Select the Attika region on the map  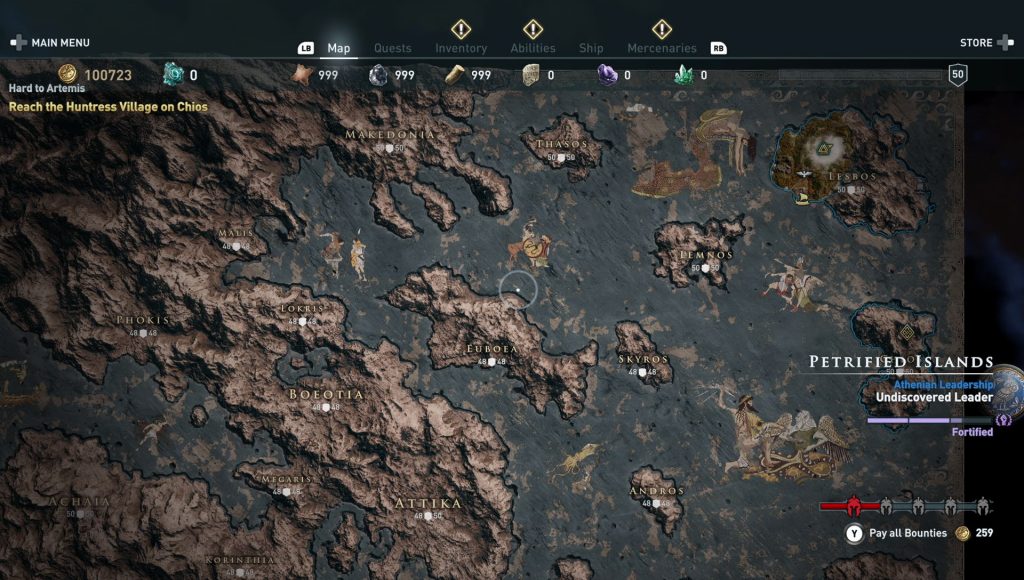428,503
